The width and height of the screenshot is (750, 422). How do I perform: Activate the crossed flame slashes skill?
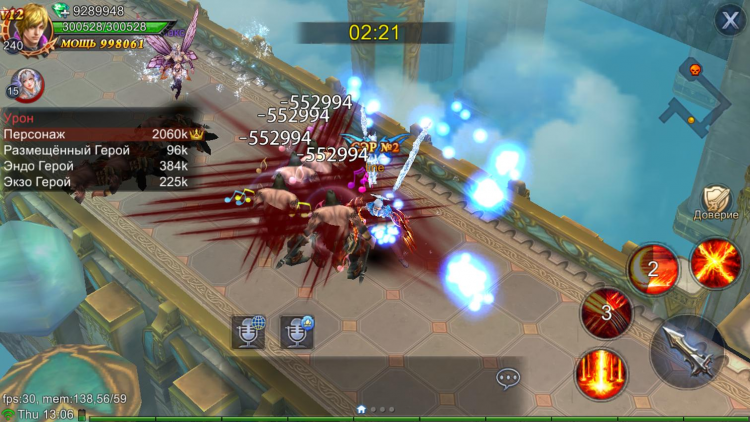(716, 263)
